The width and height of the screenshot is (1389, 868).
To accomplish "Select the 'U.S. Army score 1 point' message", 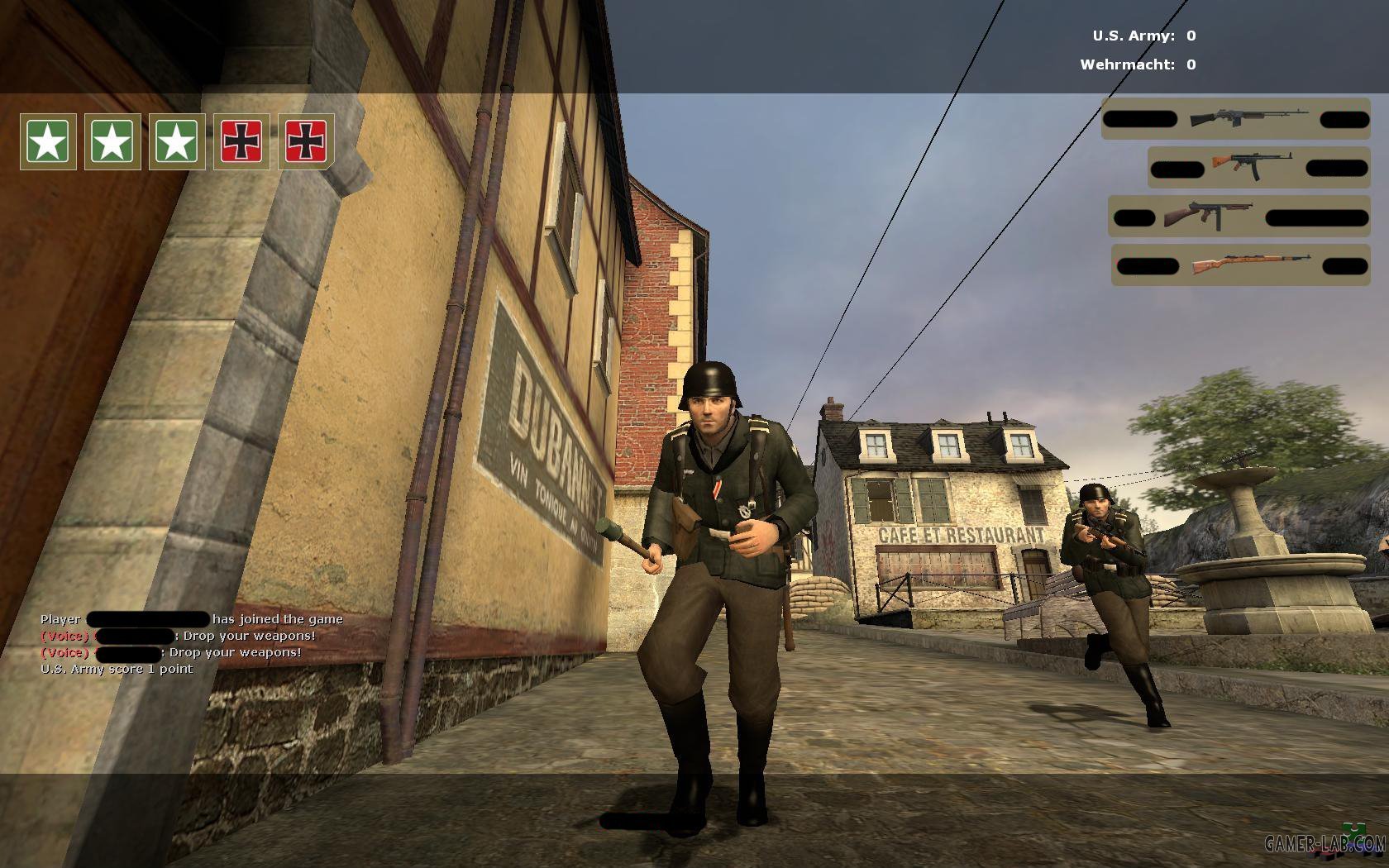I will tap(117, 669).
